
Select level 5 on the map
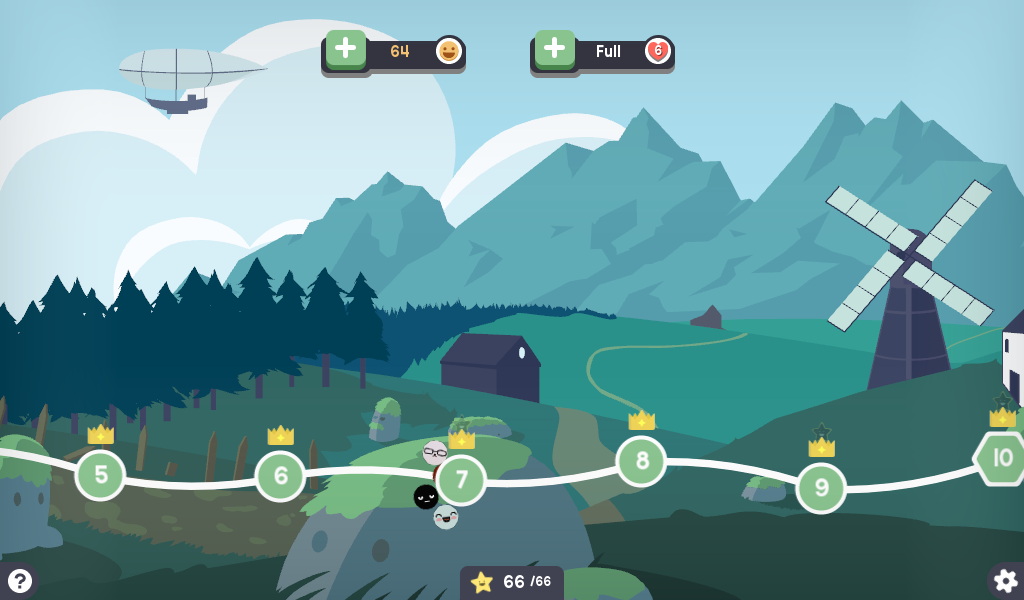[x=100, y=475]
